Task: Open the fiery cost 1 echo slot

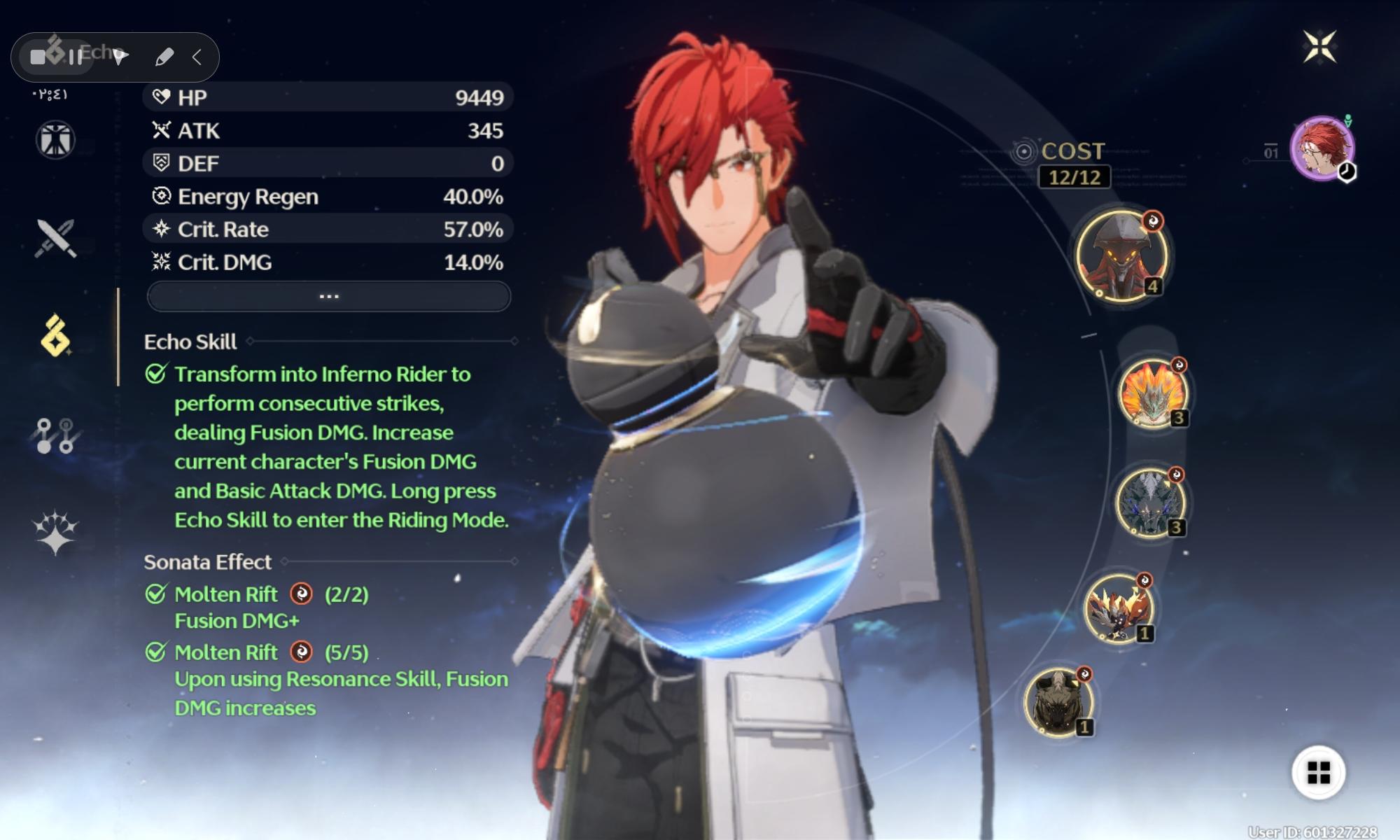Action: (x=1118, y=607)
